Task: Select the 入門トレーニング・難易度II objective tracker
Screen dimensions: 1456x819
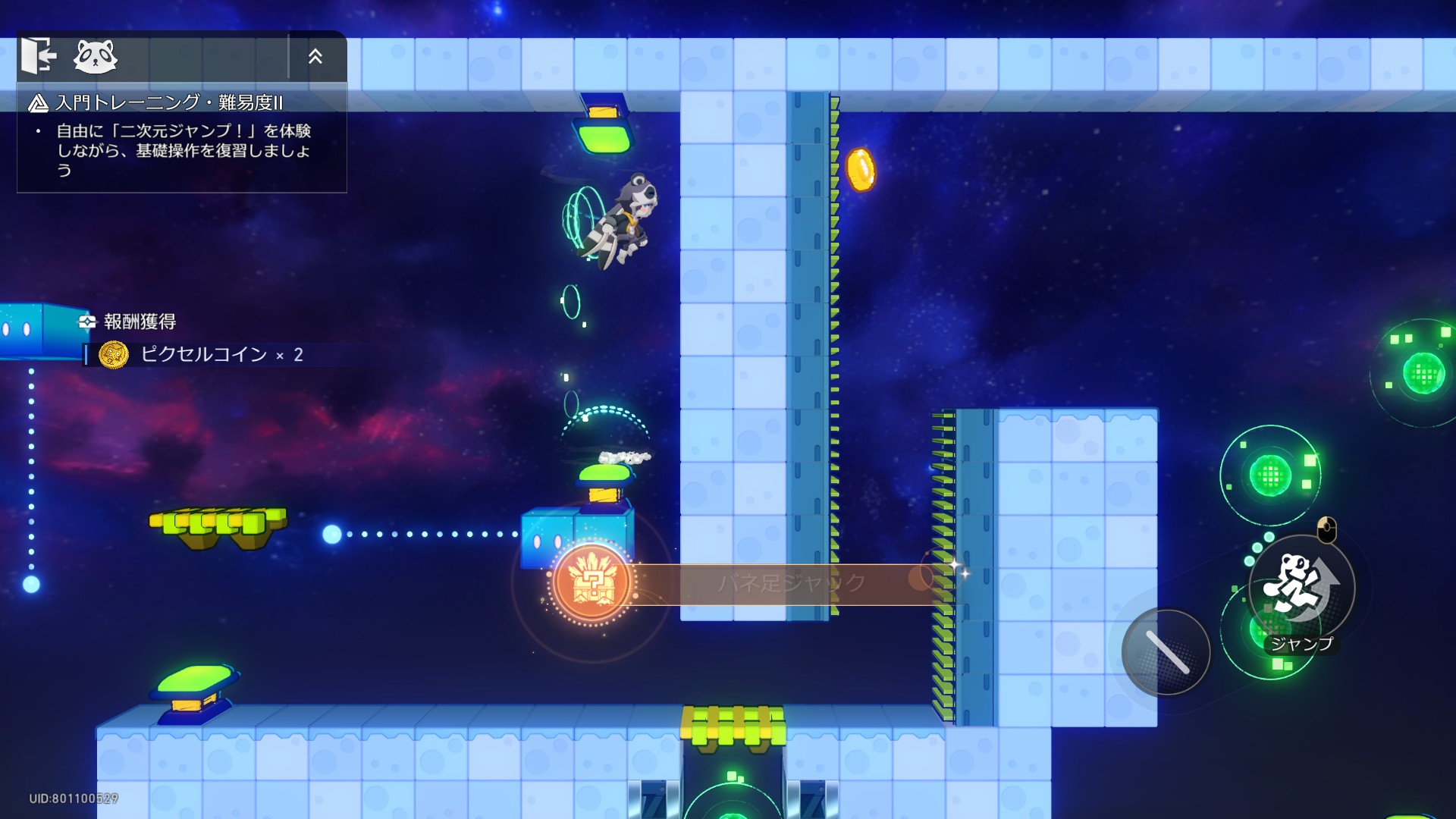Action: [170, 102]
